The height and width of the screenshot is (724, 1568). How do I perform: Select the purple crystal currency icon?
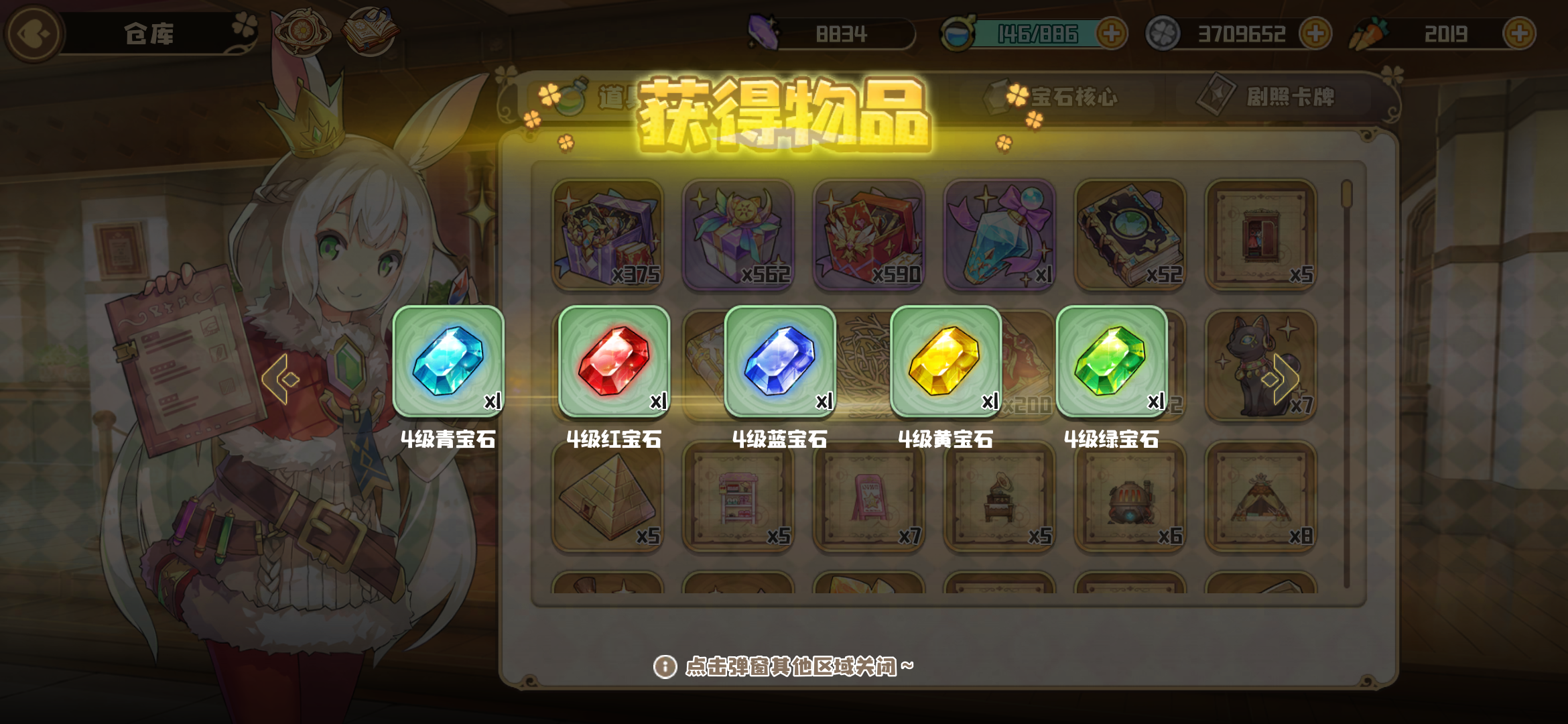point(764,32)
